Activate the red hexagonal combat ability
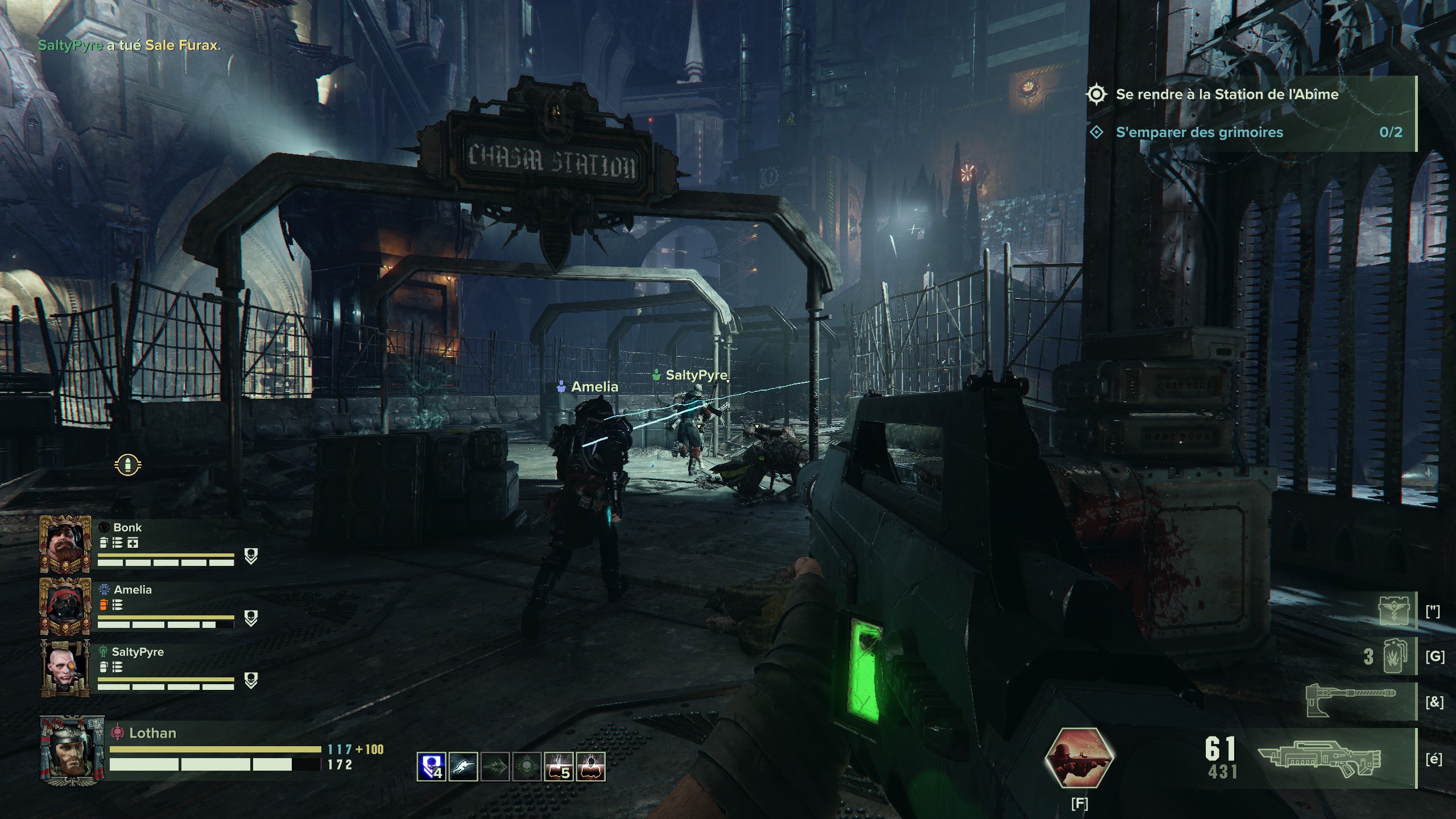Screen dimensions: 1456x819 [1079, 757]
